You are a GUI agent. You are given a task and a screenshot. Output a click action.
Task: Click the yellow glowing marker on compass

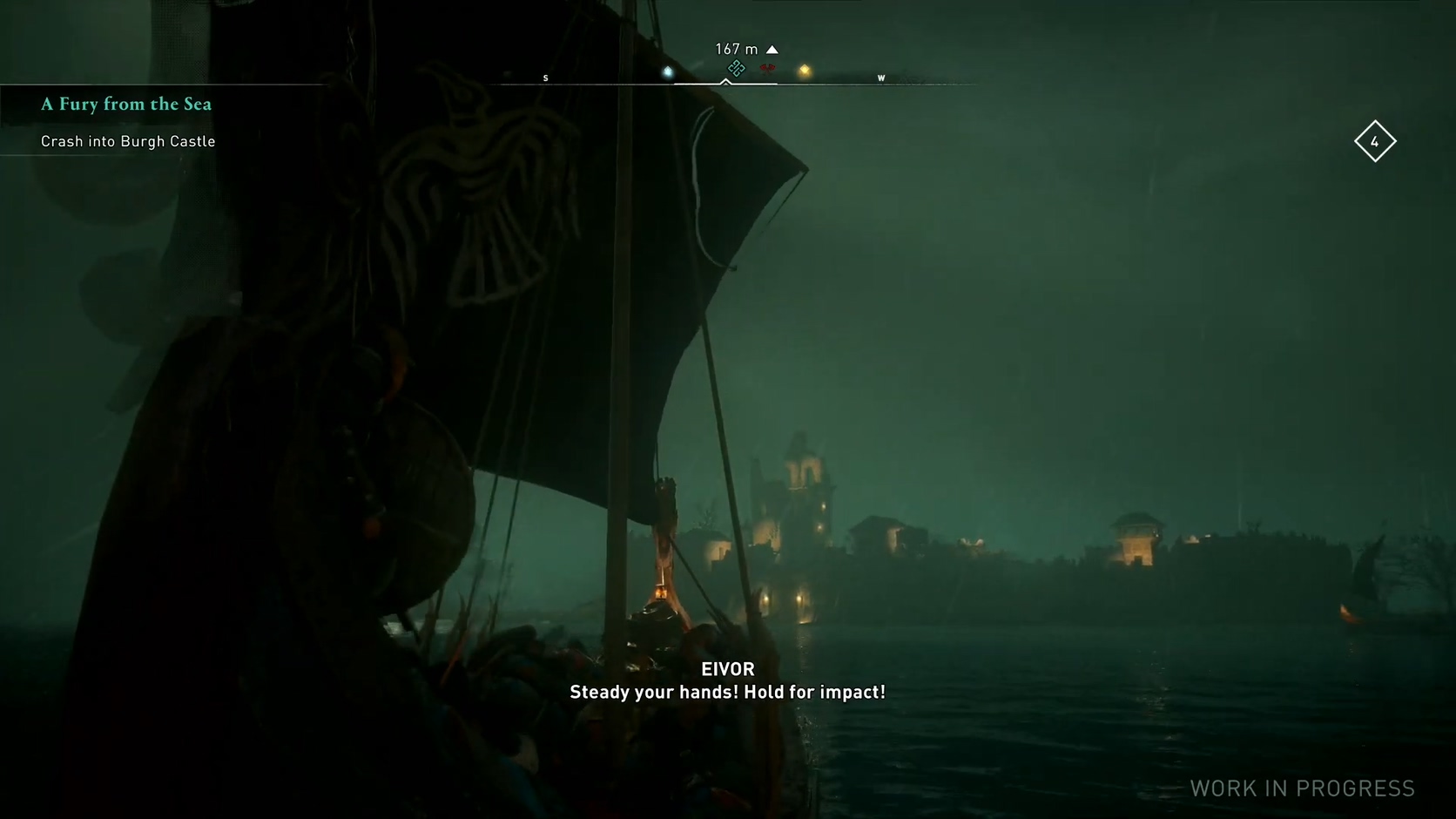point(805,71)
